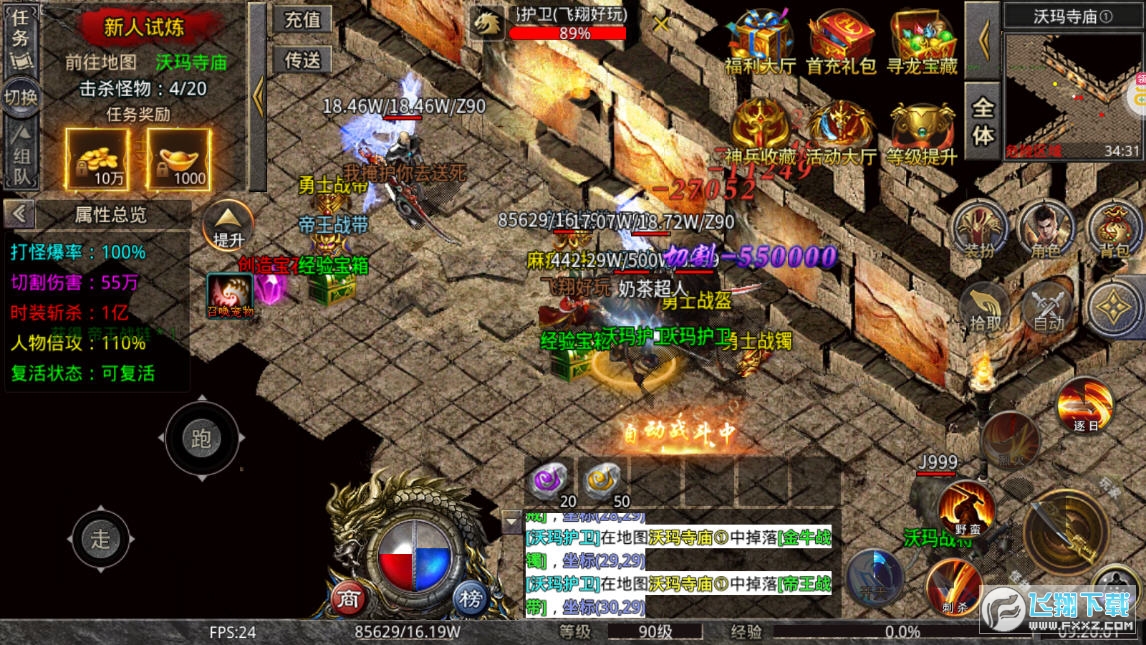
Task: Toggle the round 切换 switch button
Action: pyautogui.click(x=21, y=97)
